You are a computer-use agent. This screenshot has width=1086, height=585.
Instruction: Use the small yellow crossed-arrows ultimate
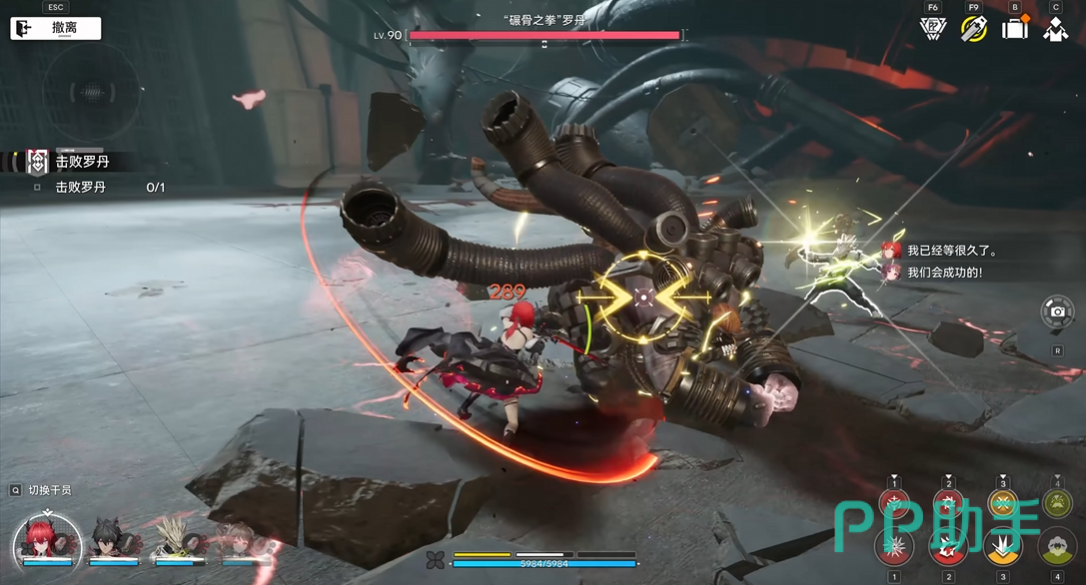click(x=1003, y=504)
